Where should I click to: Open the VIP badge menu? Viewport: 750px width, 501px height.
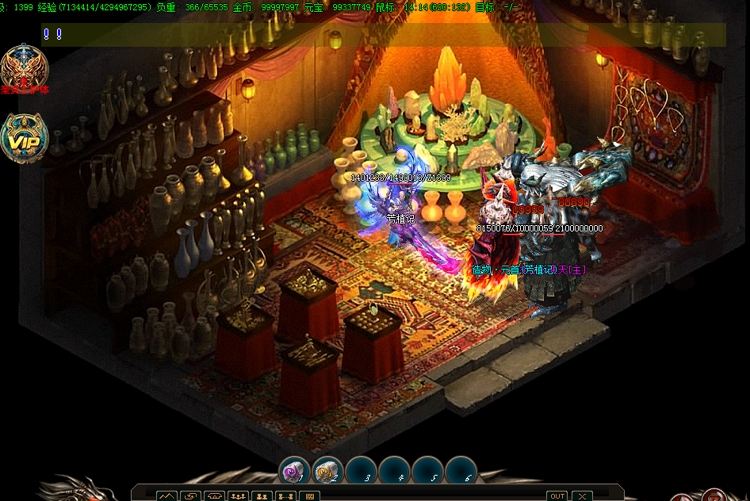[x=23, y=138]
